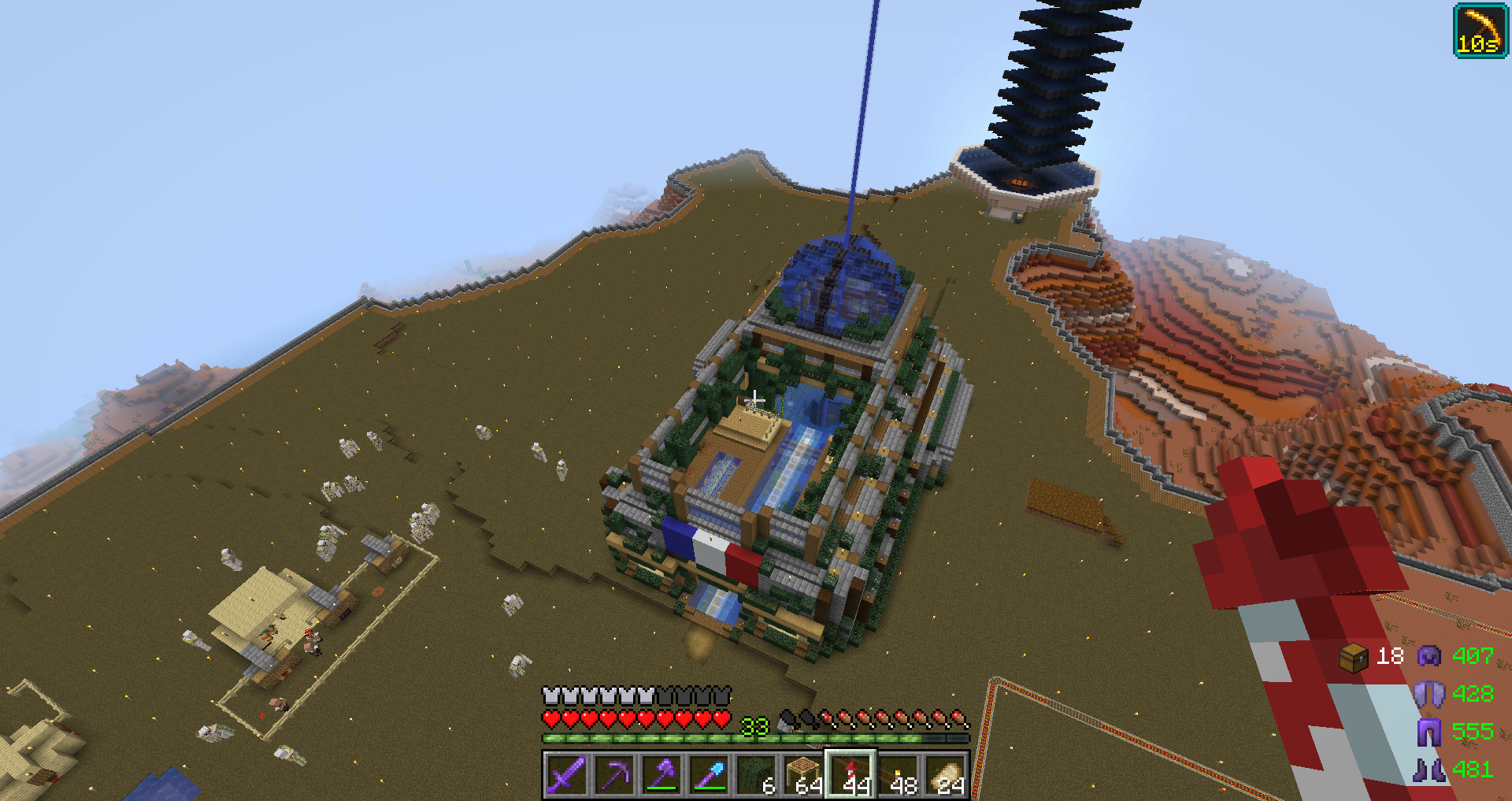This screenshot has width=1512, height=801.
Task: Select the scaffolding stack of 64
Action: tap(803, 775)
